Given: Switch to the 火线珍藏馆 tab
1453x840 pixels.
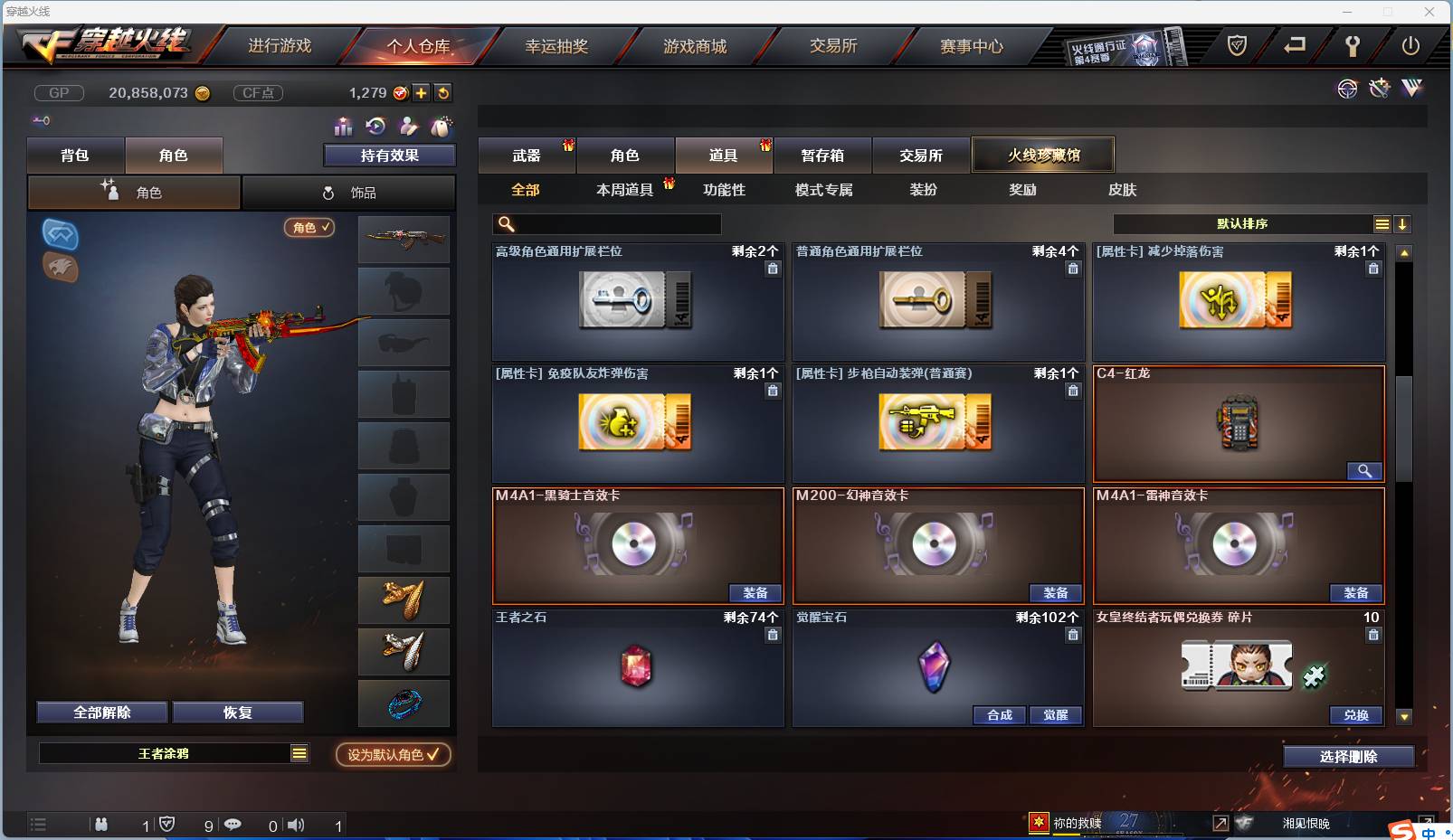Looking at the screenshot, I should (1044, 155).
